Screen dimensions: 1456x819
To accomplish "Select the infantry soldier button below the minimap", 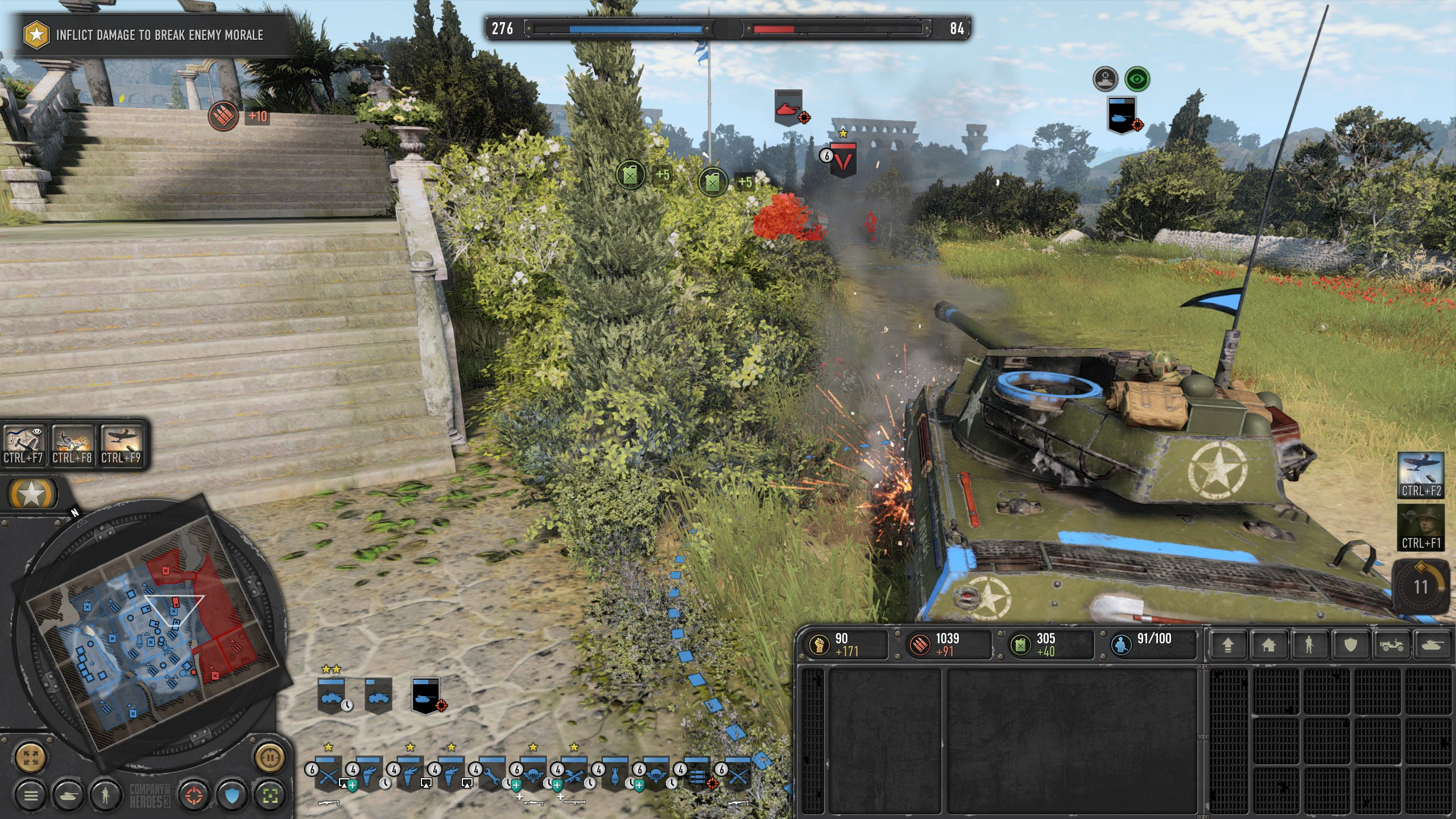I will pos(105,795).
